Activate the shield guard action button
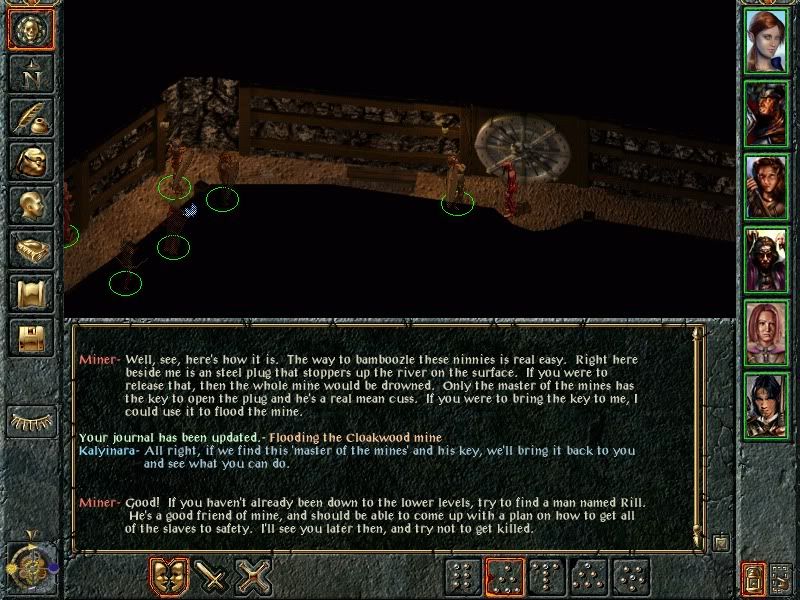 tap(168, 577)
